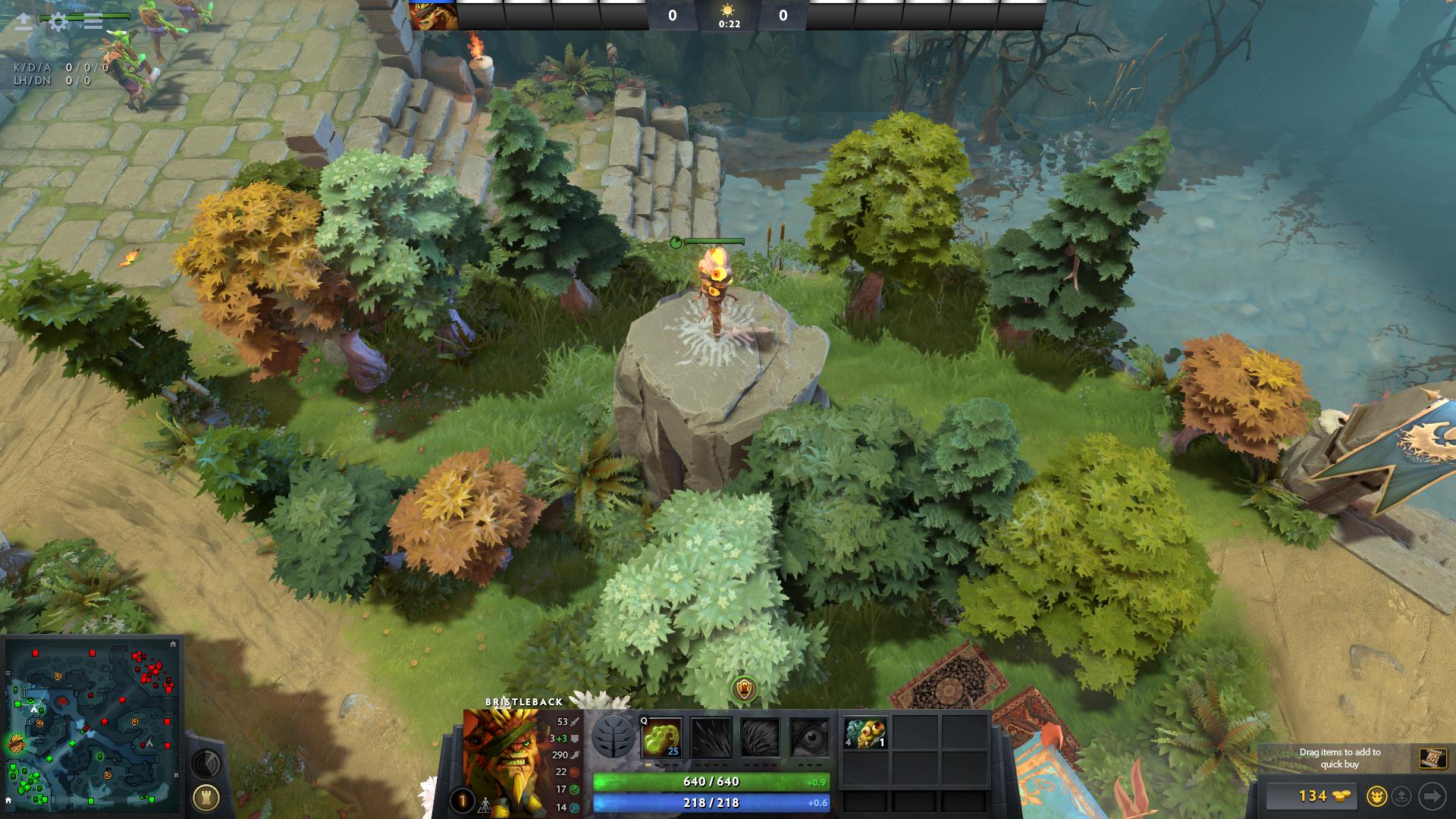Click the courier head icon beside the gold counter

(x=1379, y=798)
